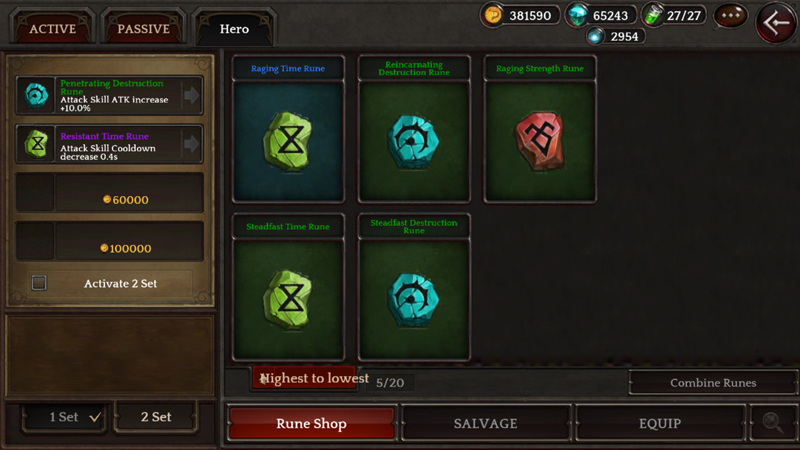Switch to the 2 Set loadout
800x450 pixels.
click(156, 417)
